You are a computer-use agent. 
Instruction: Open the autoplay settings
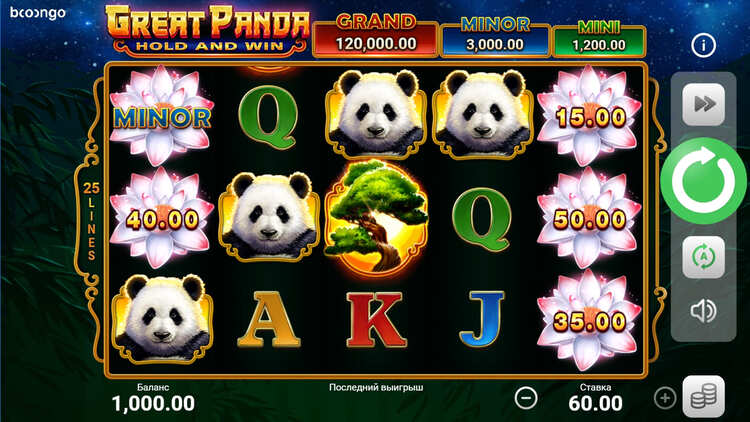pos(703,257)
